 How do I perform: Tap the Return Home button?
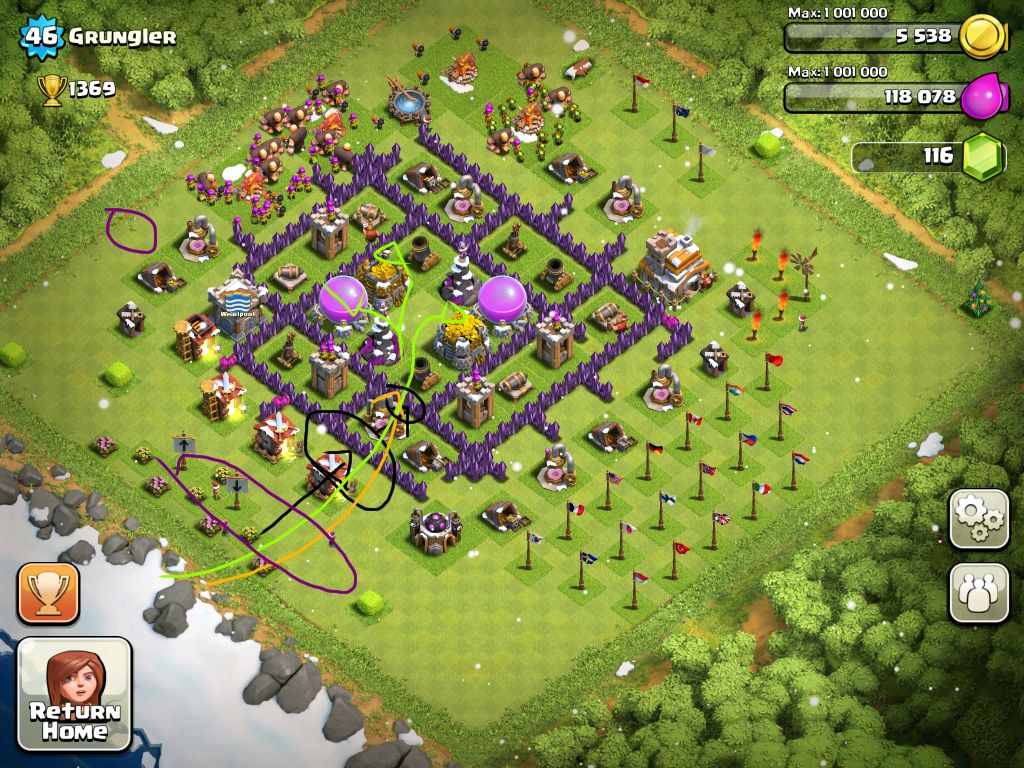click(75, 693)
